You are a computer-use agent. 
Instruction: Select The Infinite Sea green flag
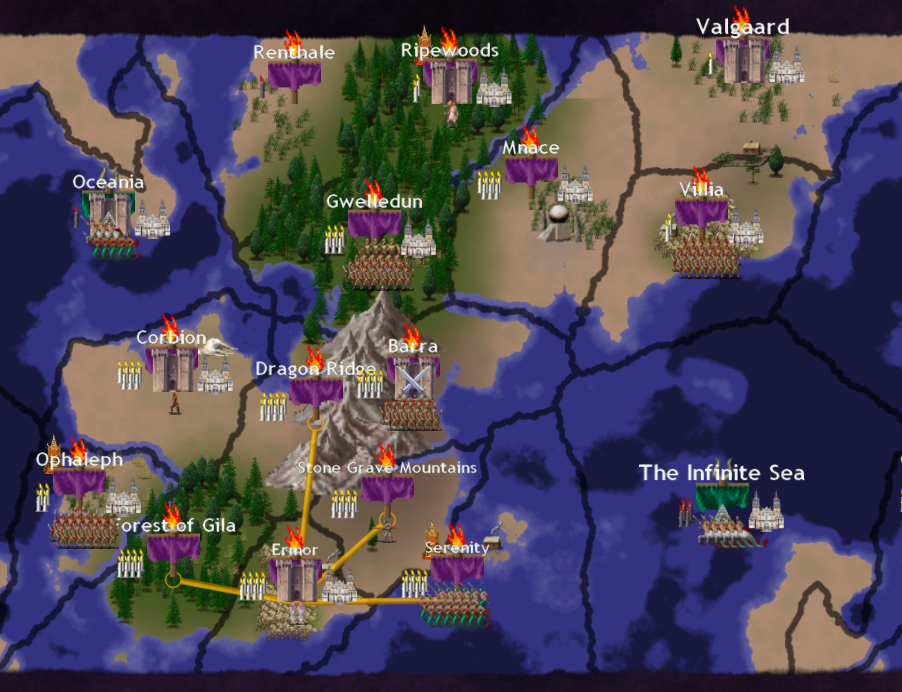722,496
